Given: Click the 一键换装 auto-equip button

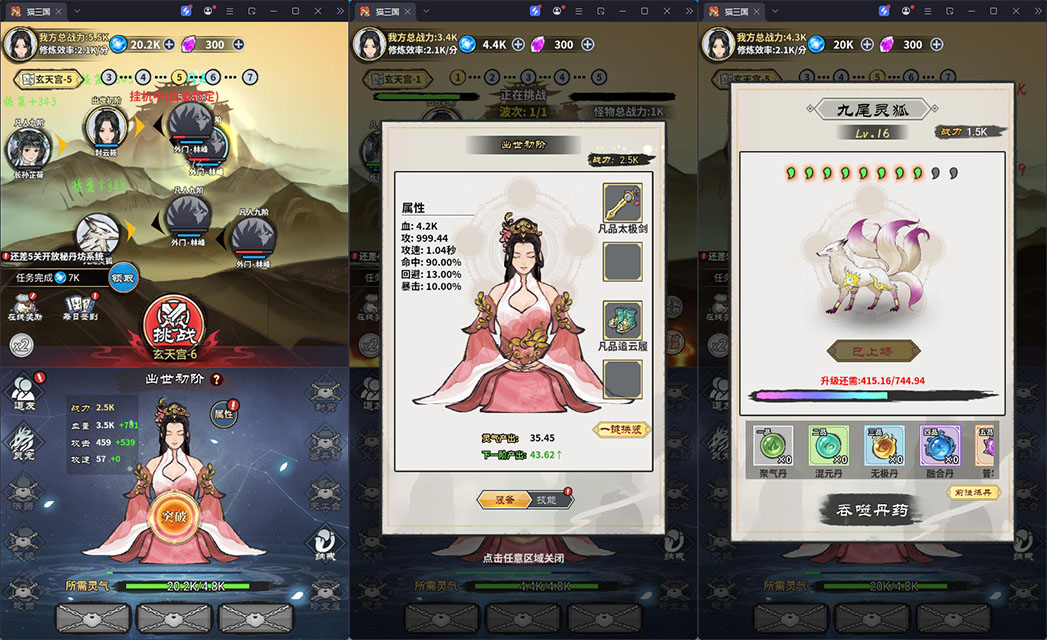Looking at the screenshot, I should pyautogui.click(x=623, y=429).
